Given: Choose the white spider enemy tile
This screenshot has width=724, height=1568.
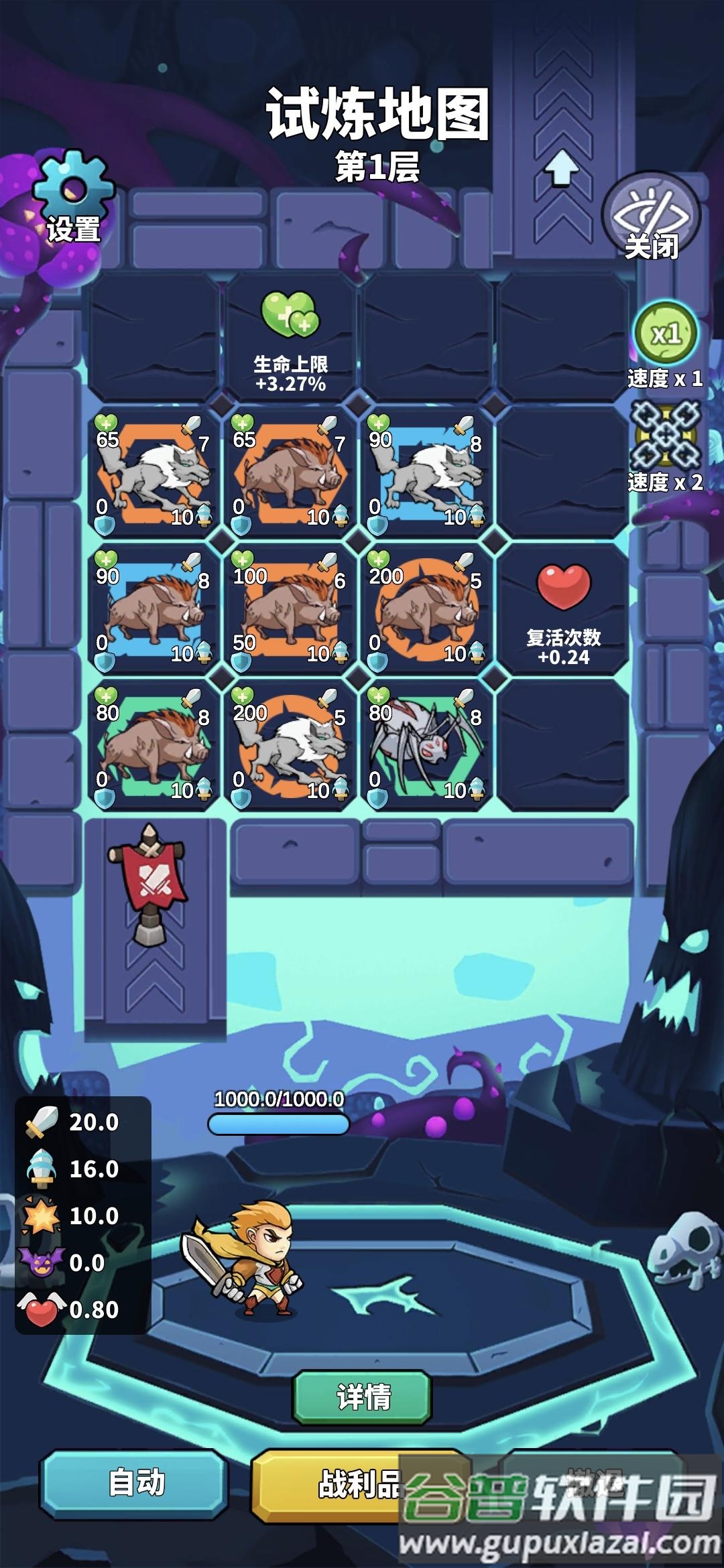Looking at the screenshot, I should pyautogui.click(x=426, y=745).
